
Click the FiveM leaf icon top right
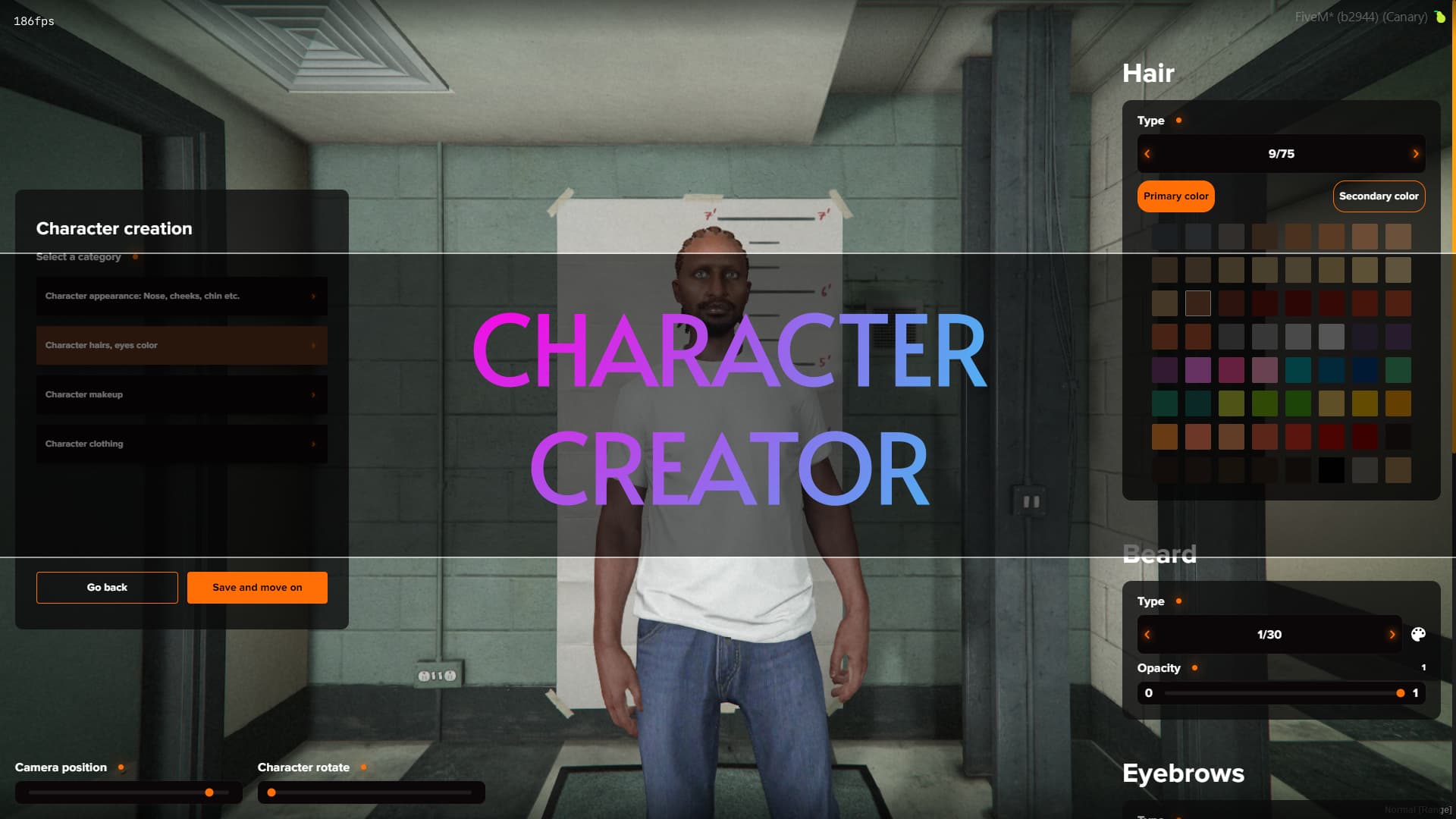[x=1441, y=16]
